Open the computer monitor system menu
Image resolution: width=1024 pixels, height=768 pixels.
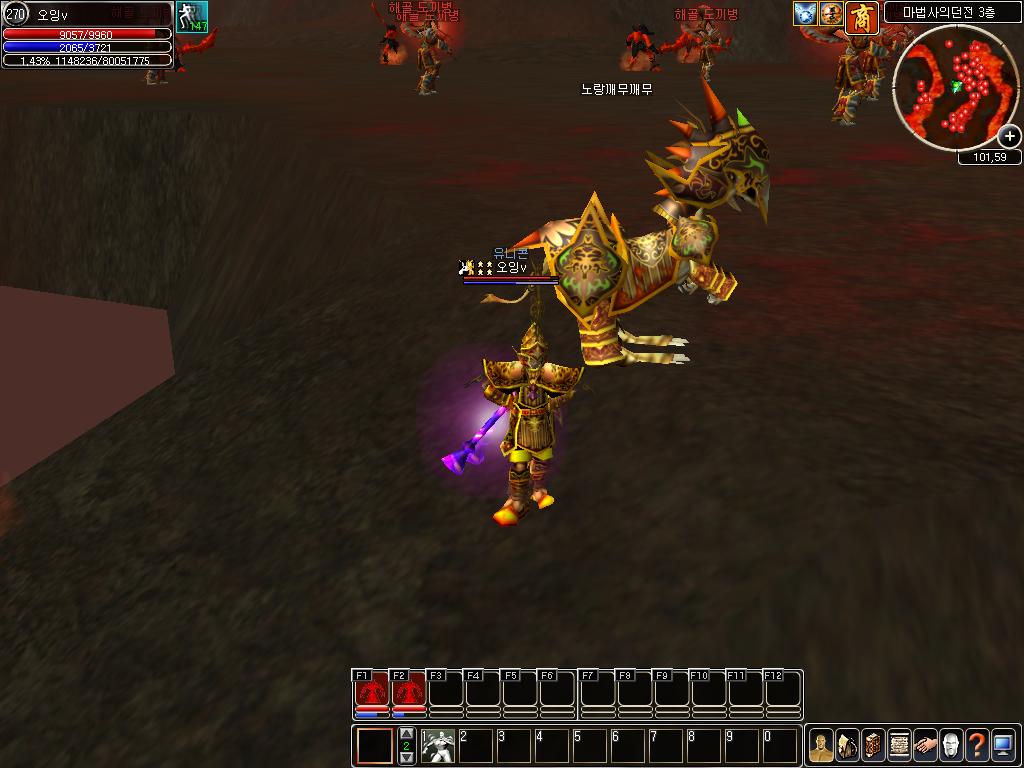[x=1003, y=746]
